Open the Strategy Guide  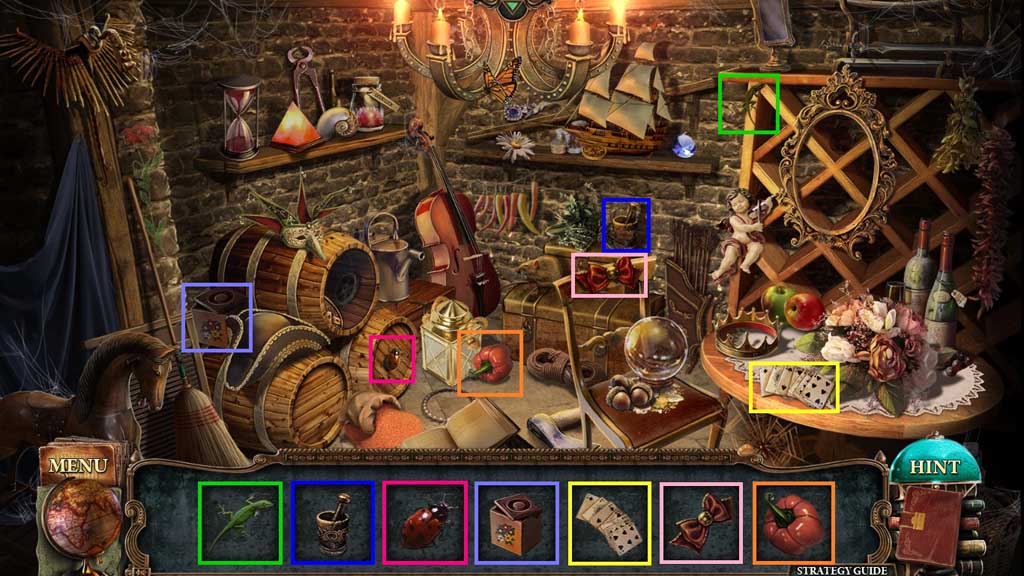click(841, 570)
